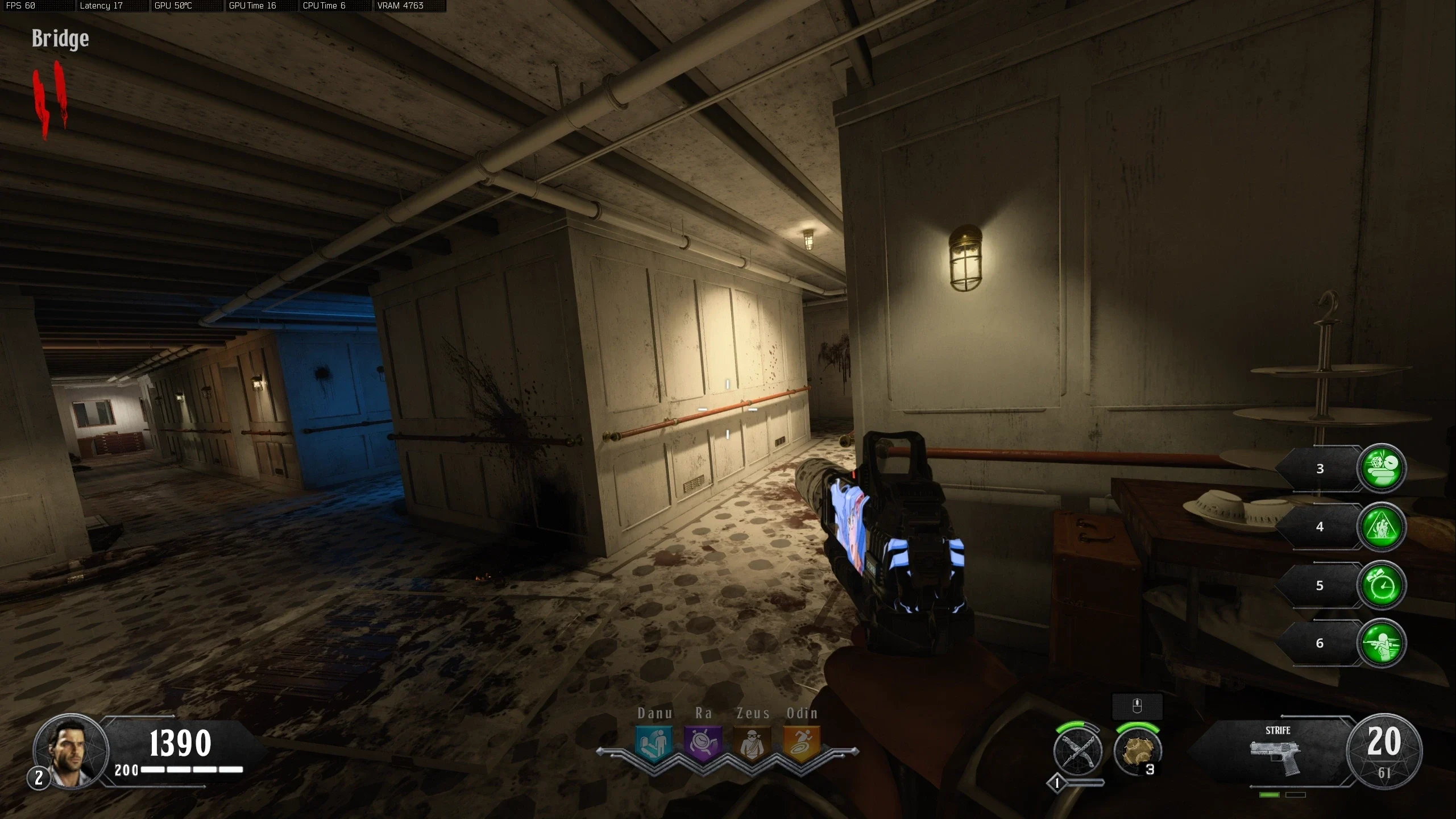
Task: Activate the zombie hand warning elixir
Action: [1382, 527]
